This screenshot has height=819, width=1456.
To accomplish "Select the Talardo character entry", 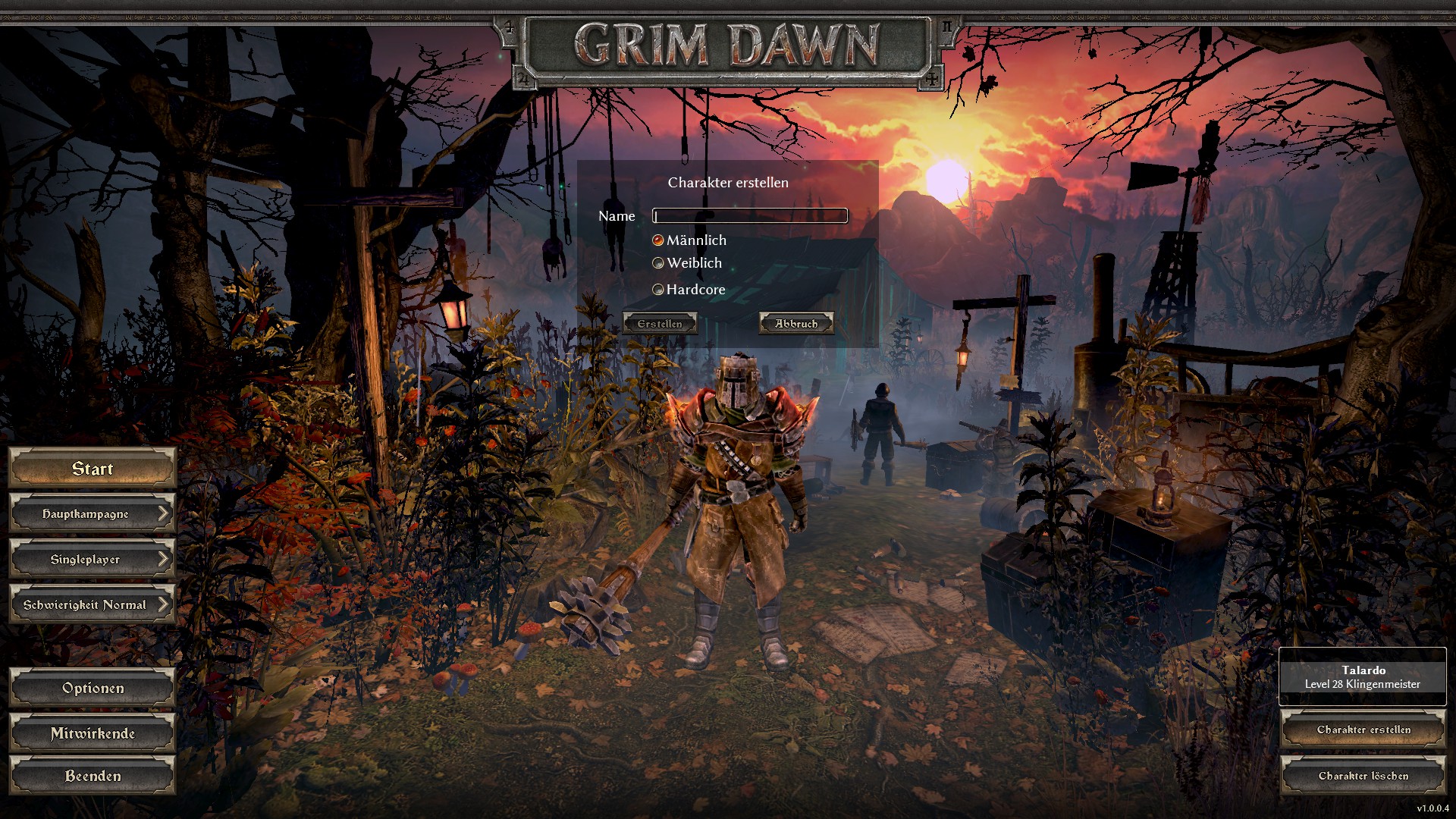I will [x=1363, y=677].
